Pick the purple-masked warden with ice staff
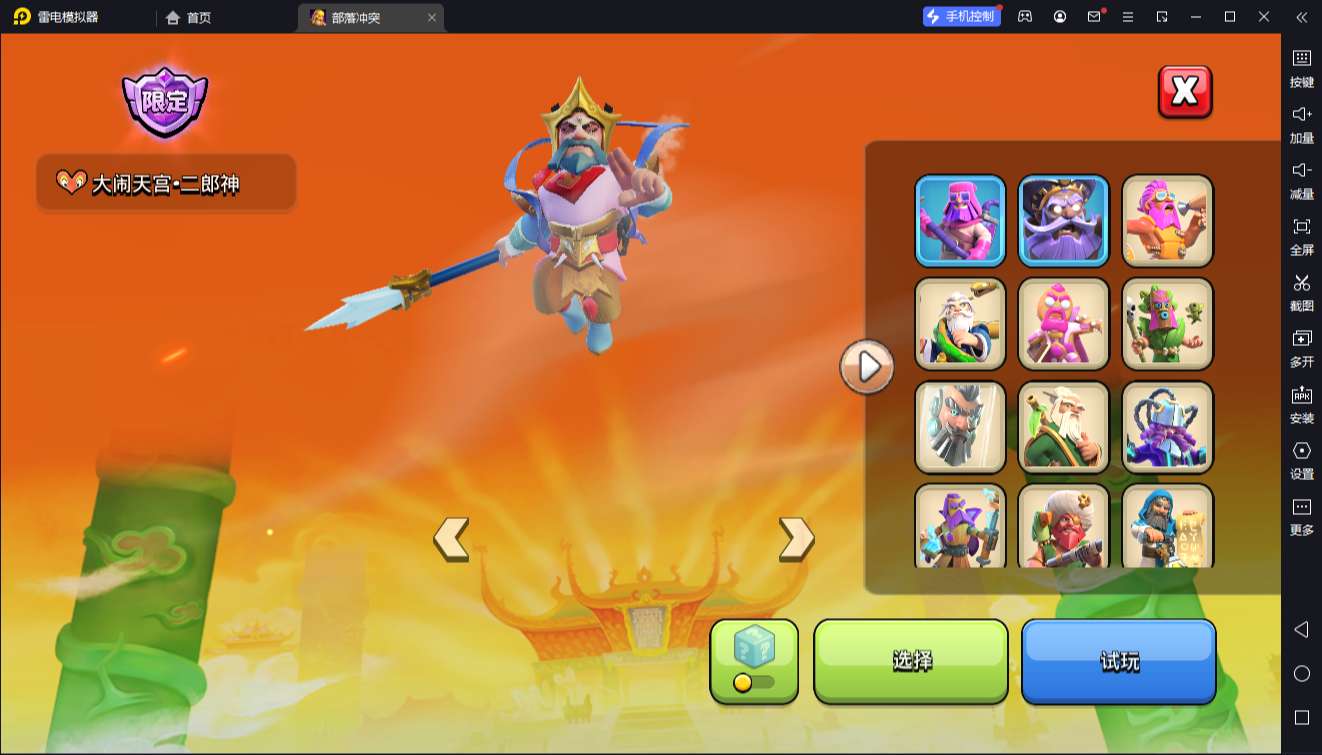The image size is (1322, 755). (x=961, y=526)
